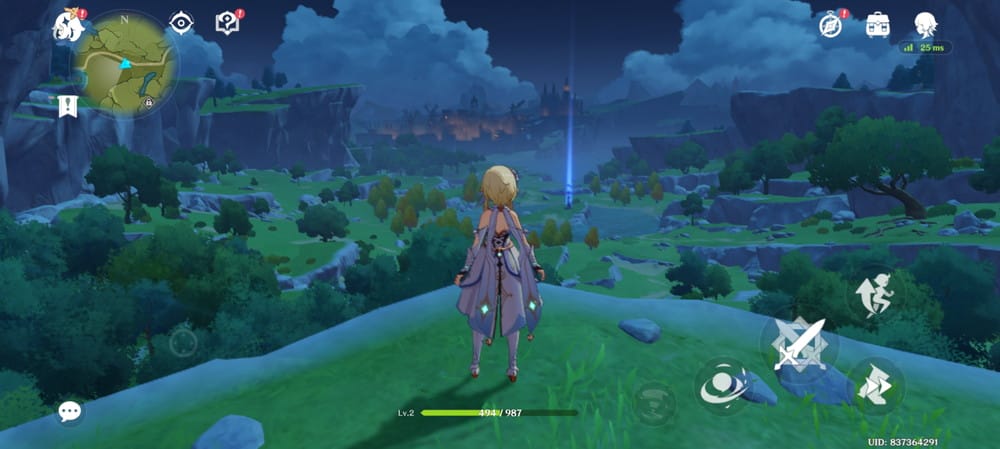Viewport: 1000px width, 449px height.
Task: Open the compass icon in top bar
Action: pyautogui.click(x=831, y=24)
